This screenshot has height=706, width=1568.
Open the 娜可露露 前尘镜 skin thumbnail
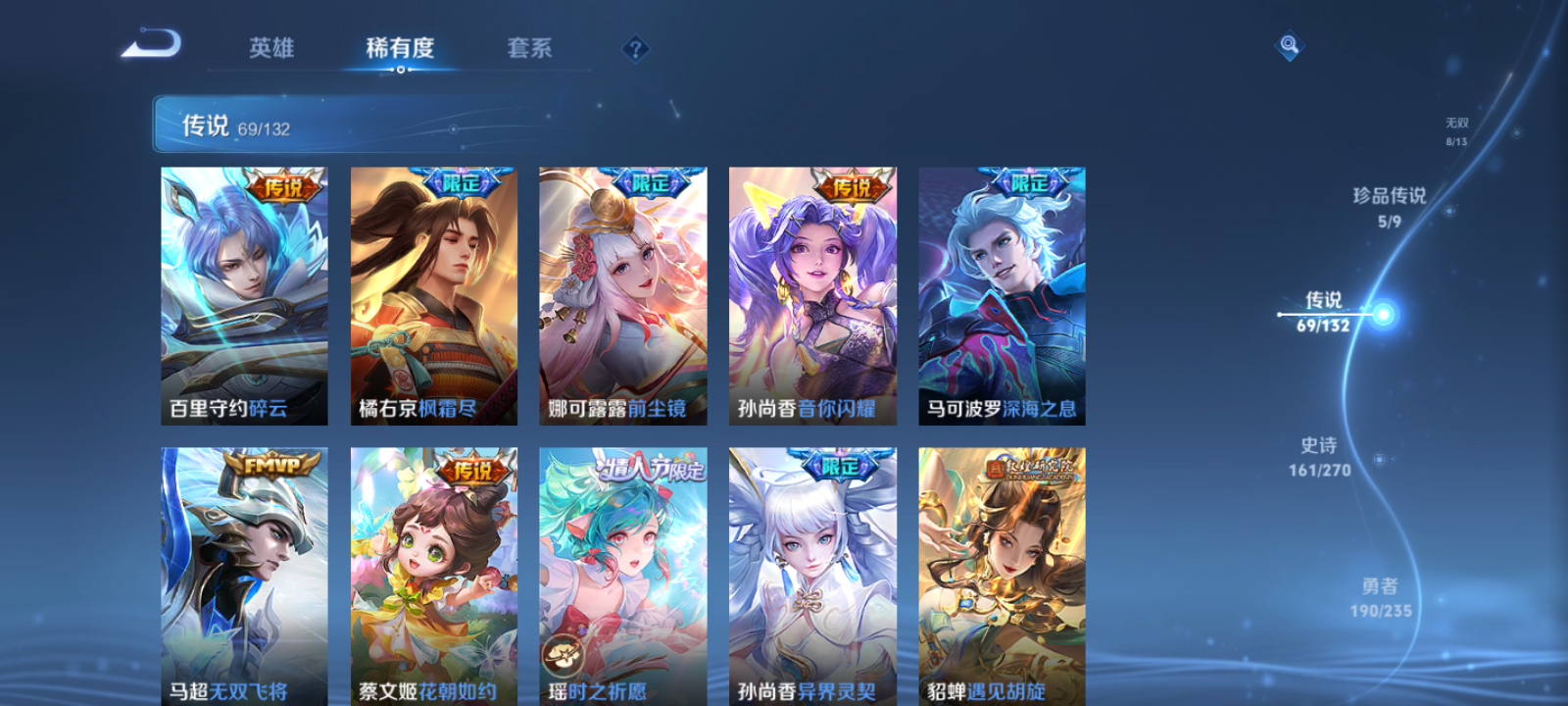(x=621, y=294)
